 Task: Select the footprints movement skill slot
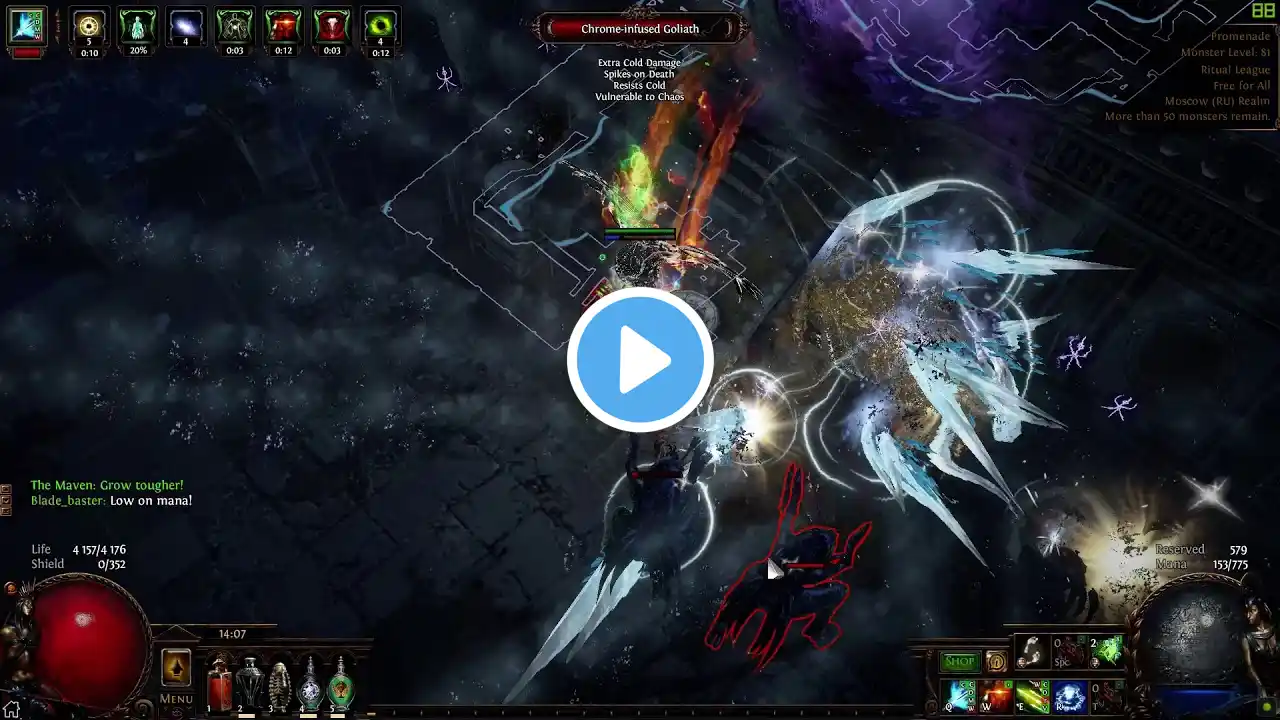click(x=1032, y=652)
